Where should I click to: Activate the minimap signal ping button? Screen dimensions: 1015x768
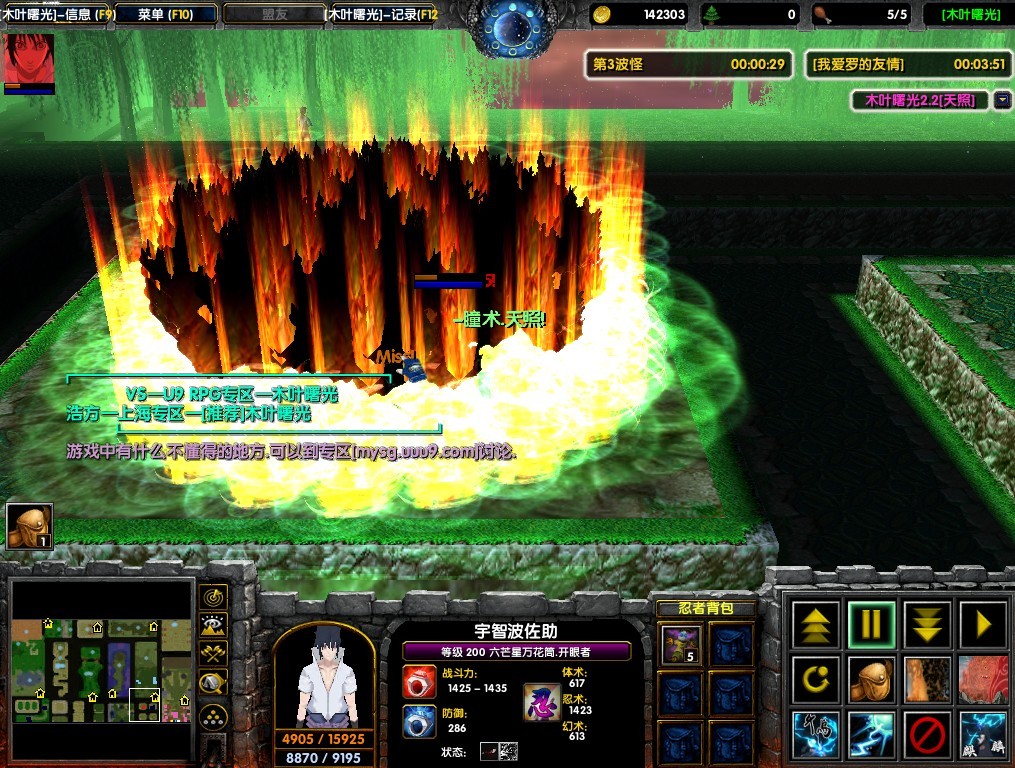(x=213, y=598)
